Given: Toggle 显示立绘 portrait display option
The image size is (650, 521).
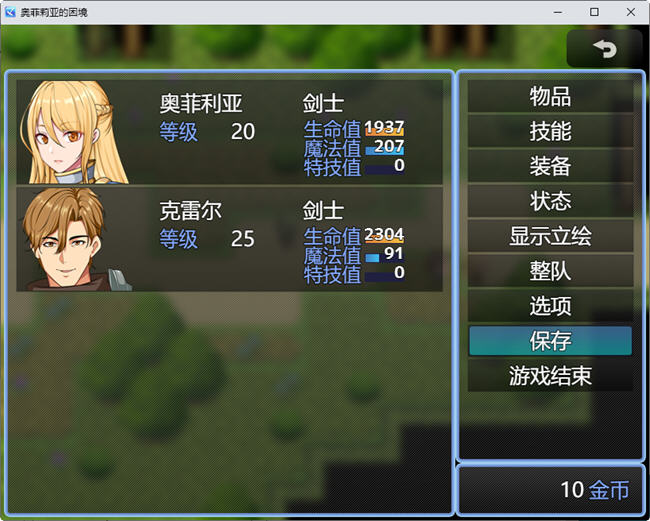Looking at the screenshot, I should tap(550, 236).
